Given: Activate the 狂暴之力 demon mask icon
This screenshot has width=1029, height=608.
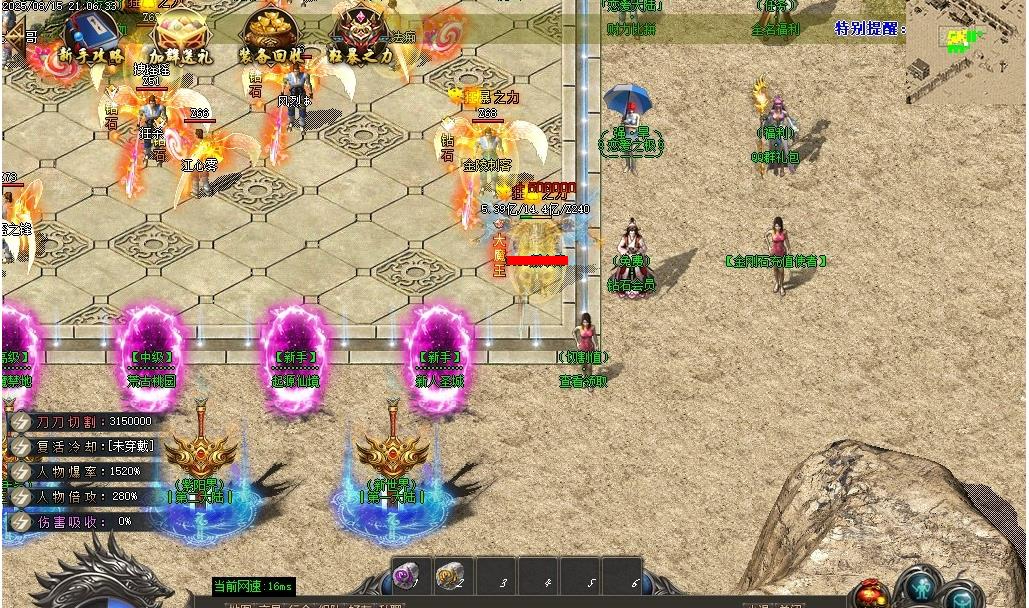Looking at the screenshot, I should 363,38.
